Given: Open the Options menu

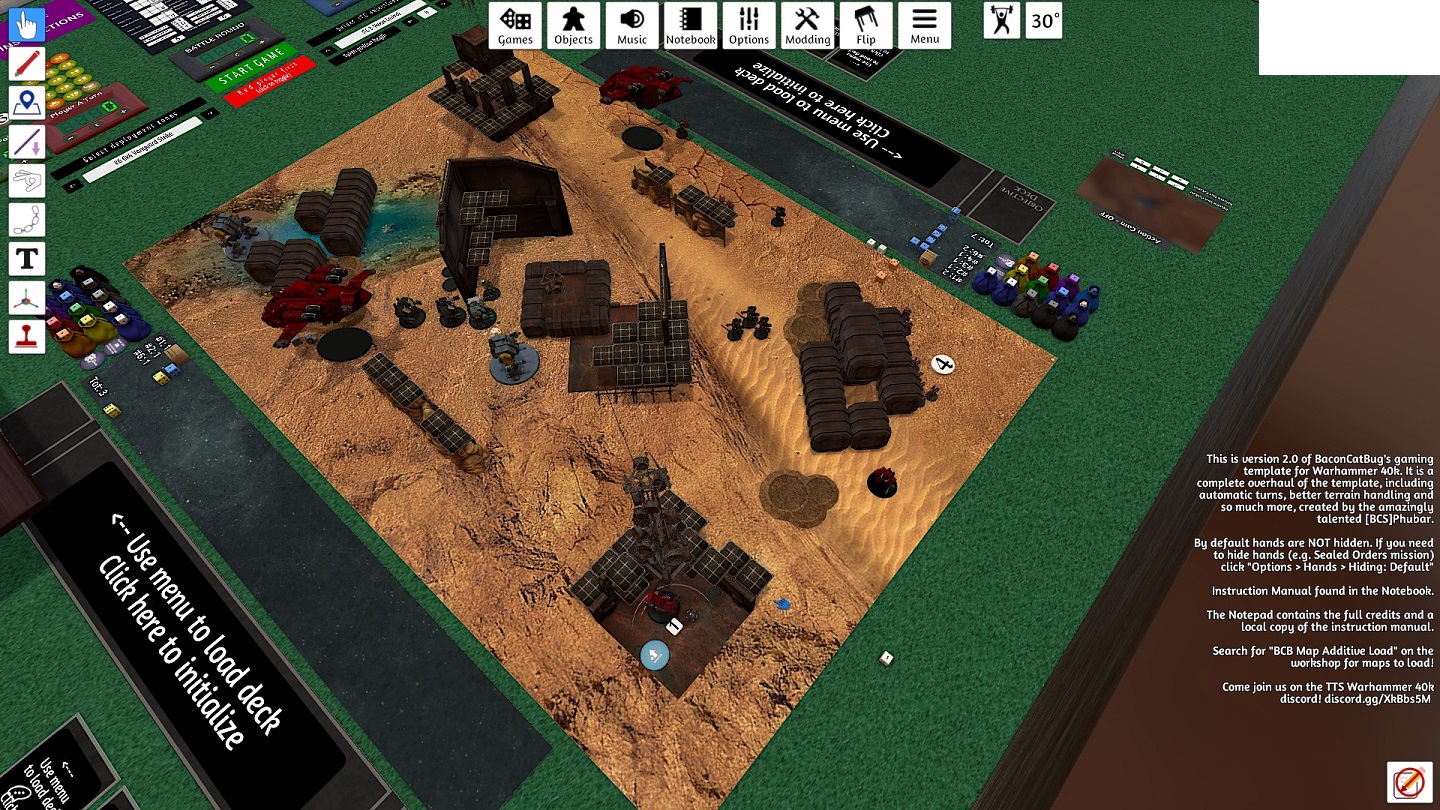Looking at the screenshot, I should [x=748, y=25].
